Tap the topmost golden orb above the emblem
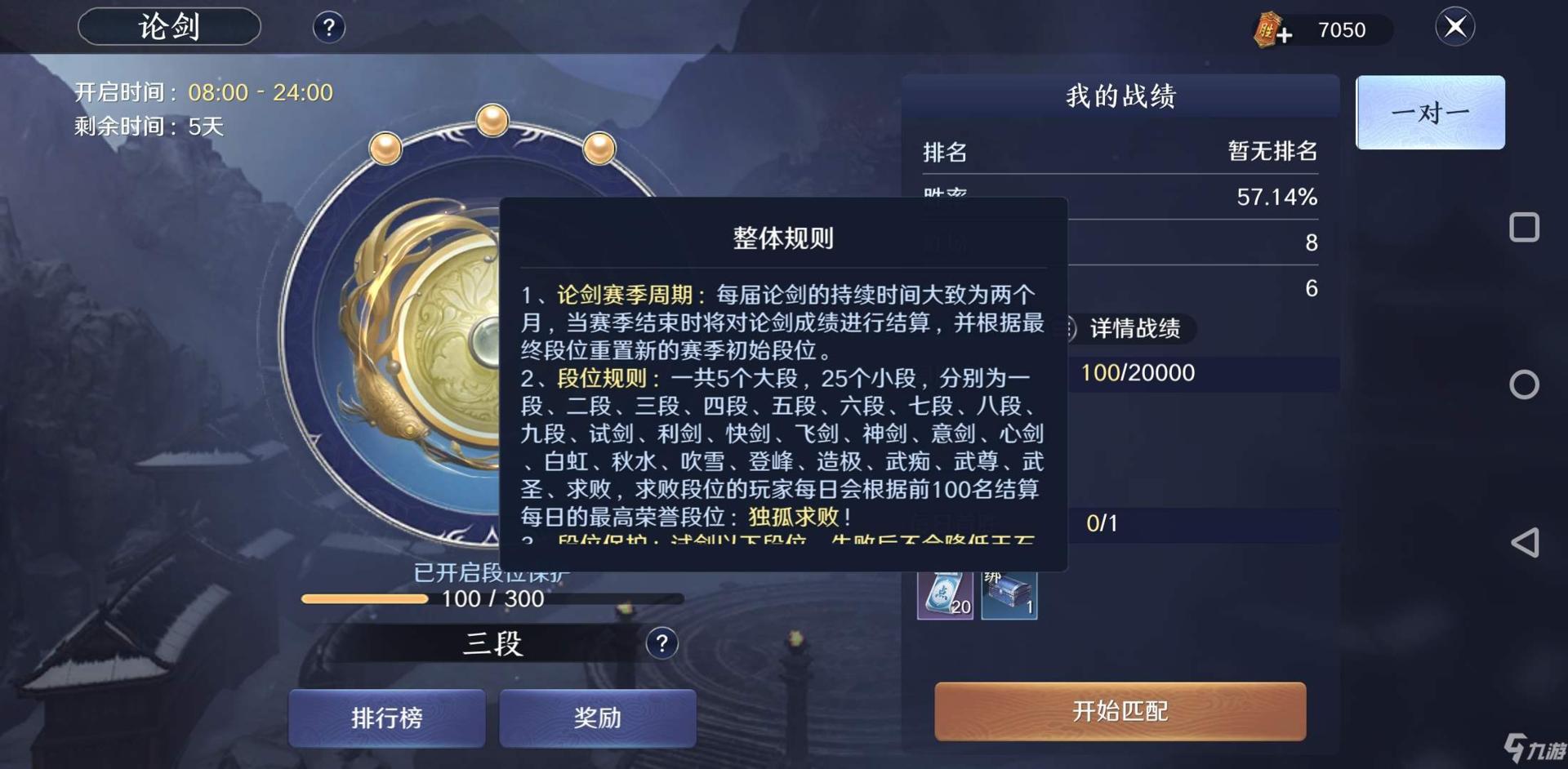The width and height of the screenshot is (1568, 769). (x=494, y=120)
